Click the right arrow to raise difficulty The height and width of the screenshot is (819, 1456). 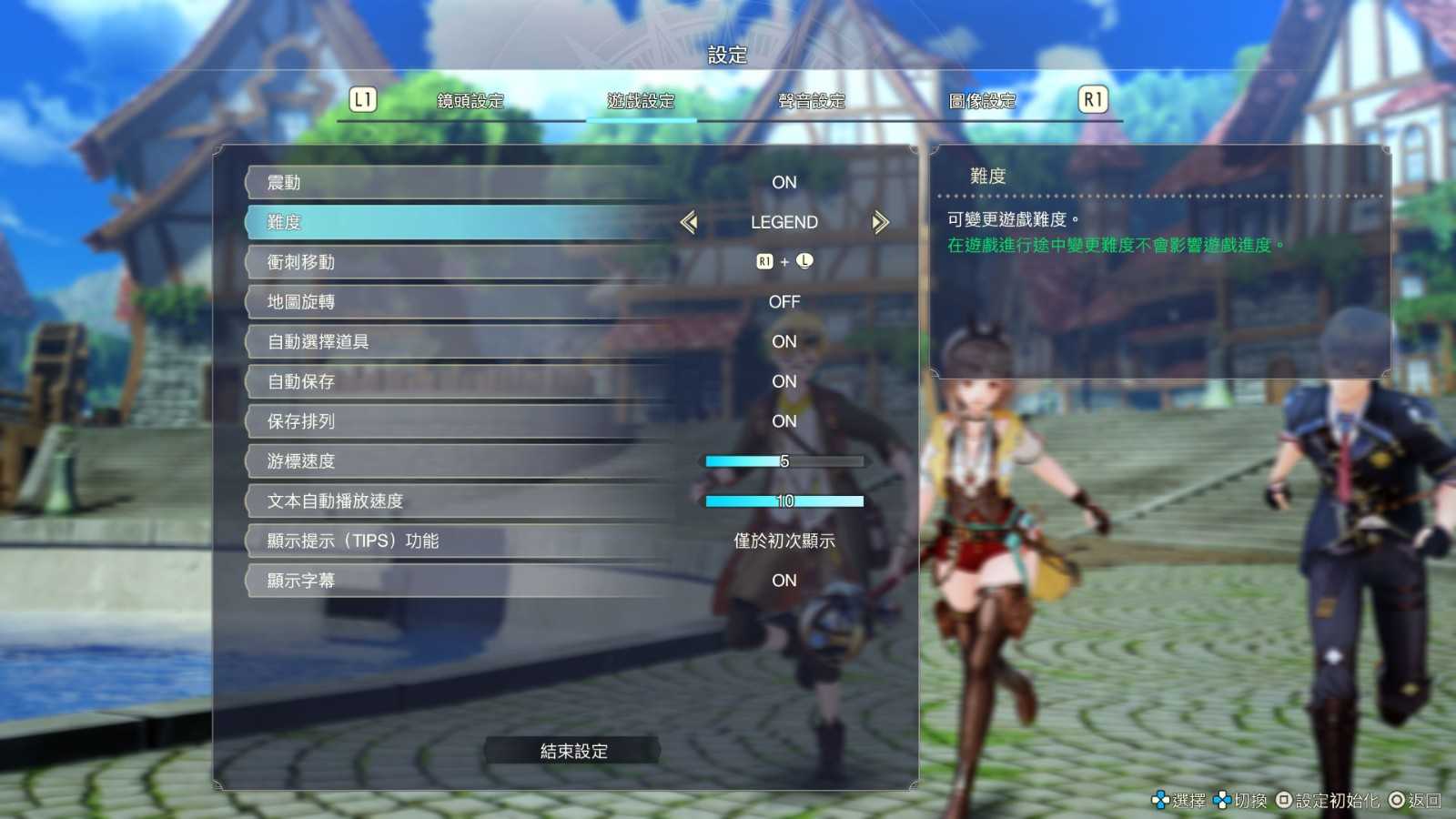point(879,221)
